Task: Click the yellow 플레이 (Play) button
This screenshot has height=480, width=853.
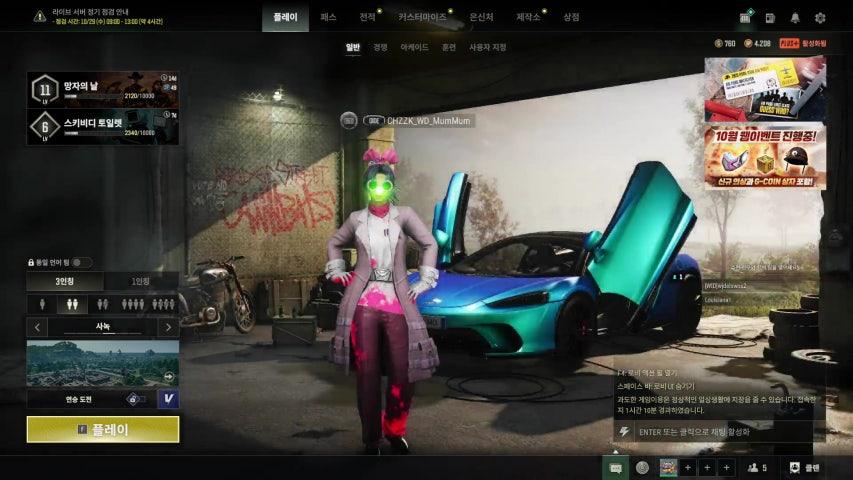Action: tap(103, 429)
